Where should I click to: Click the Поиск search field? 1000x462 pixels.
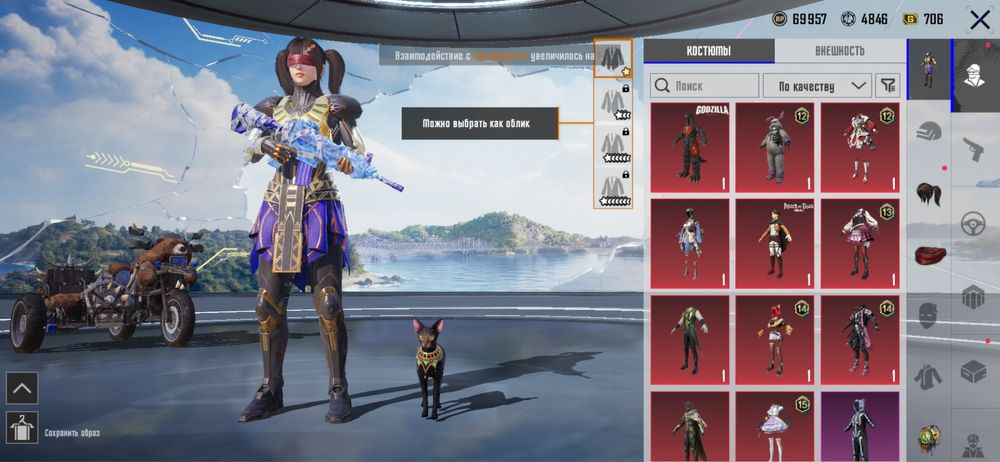(x=704, y=86)
